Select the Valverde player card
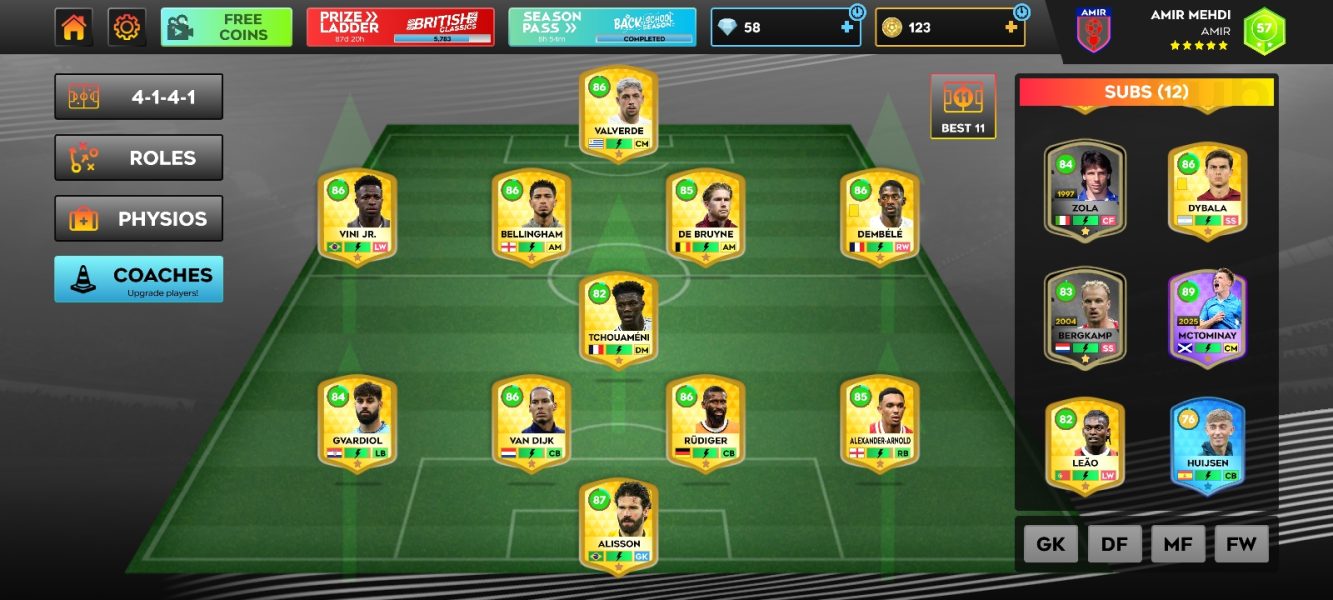The height and width of the screenshot is (600, 1333). pyautogui.click(x=618, y=113)
